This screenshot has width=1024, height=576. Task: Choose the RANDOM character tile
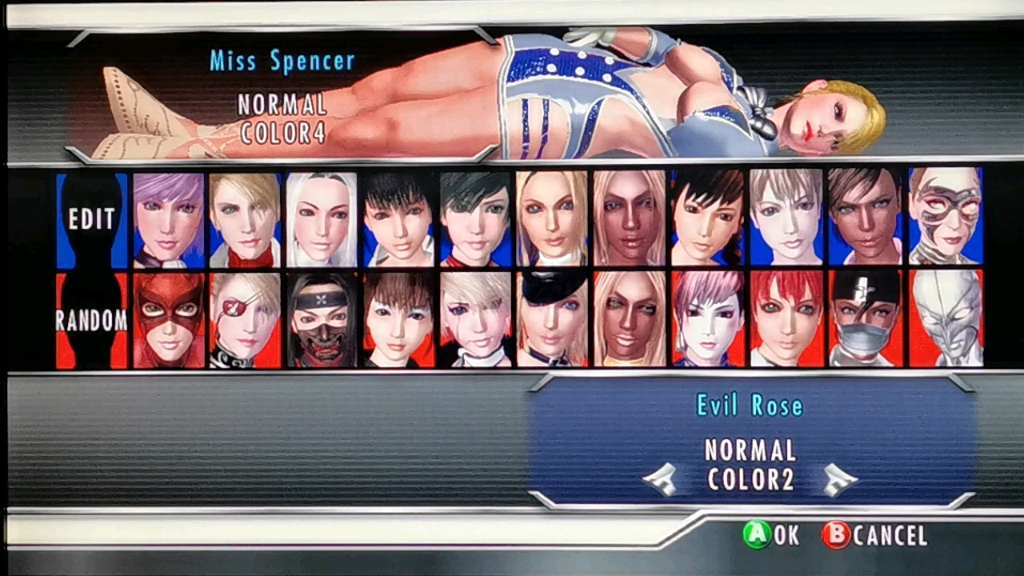coord(92,320)
